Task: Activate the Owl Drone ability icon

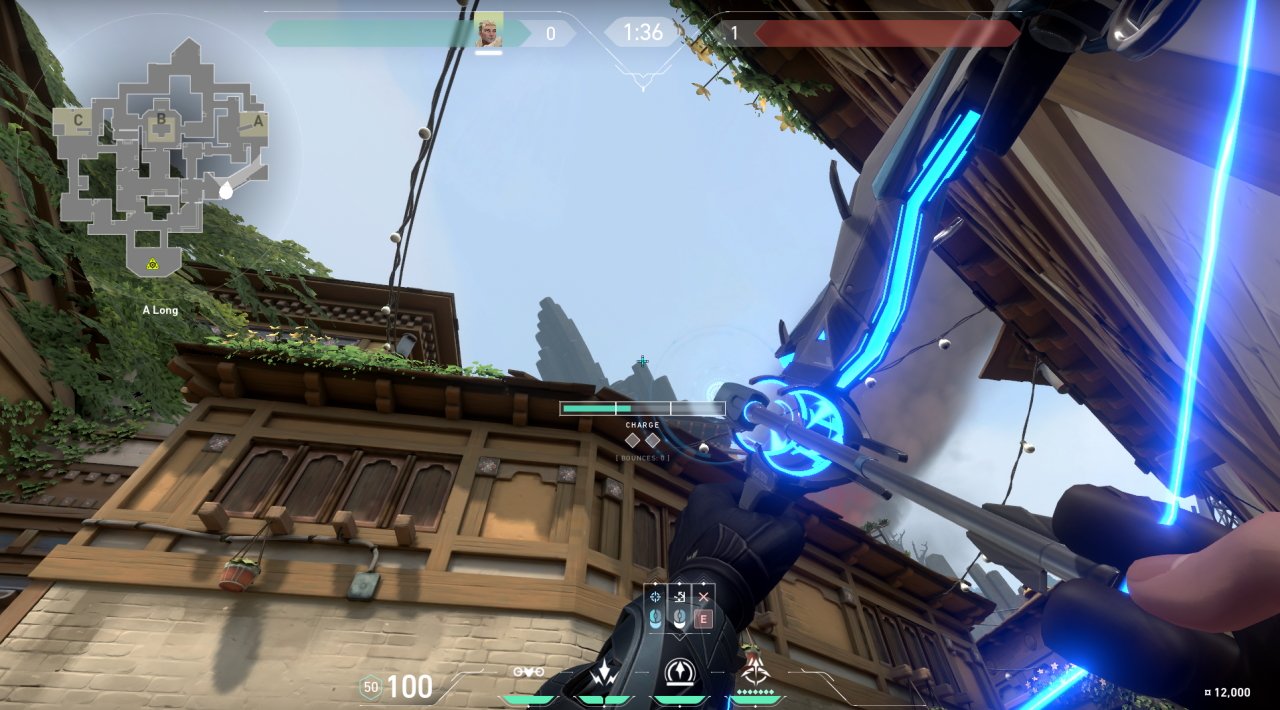Action: pyautogui.click(x=529, y=672)
